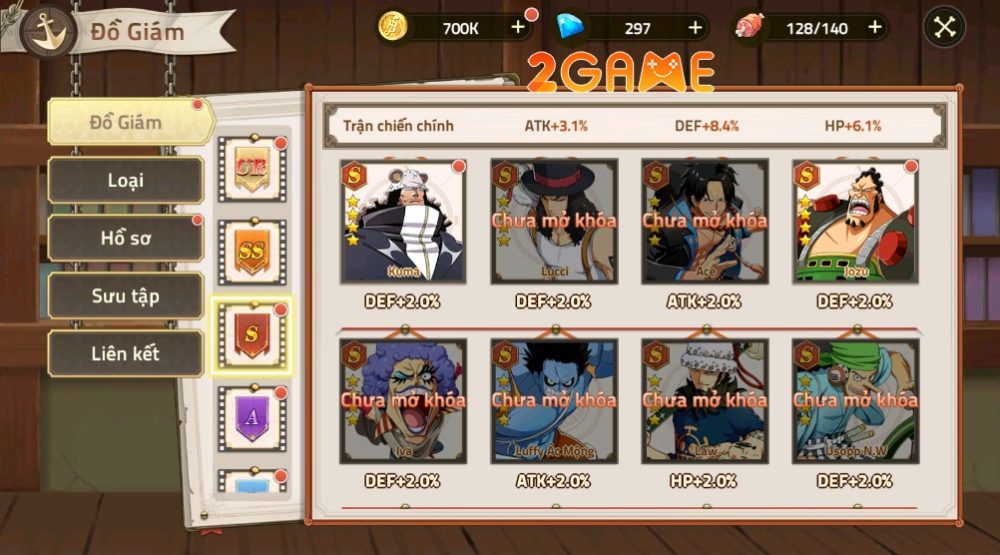This screenshot has height=555, width=1000.
Task: Open the Kuma character card
Action: (x=403, y=222)
